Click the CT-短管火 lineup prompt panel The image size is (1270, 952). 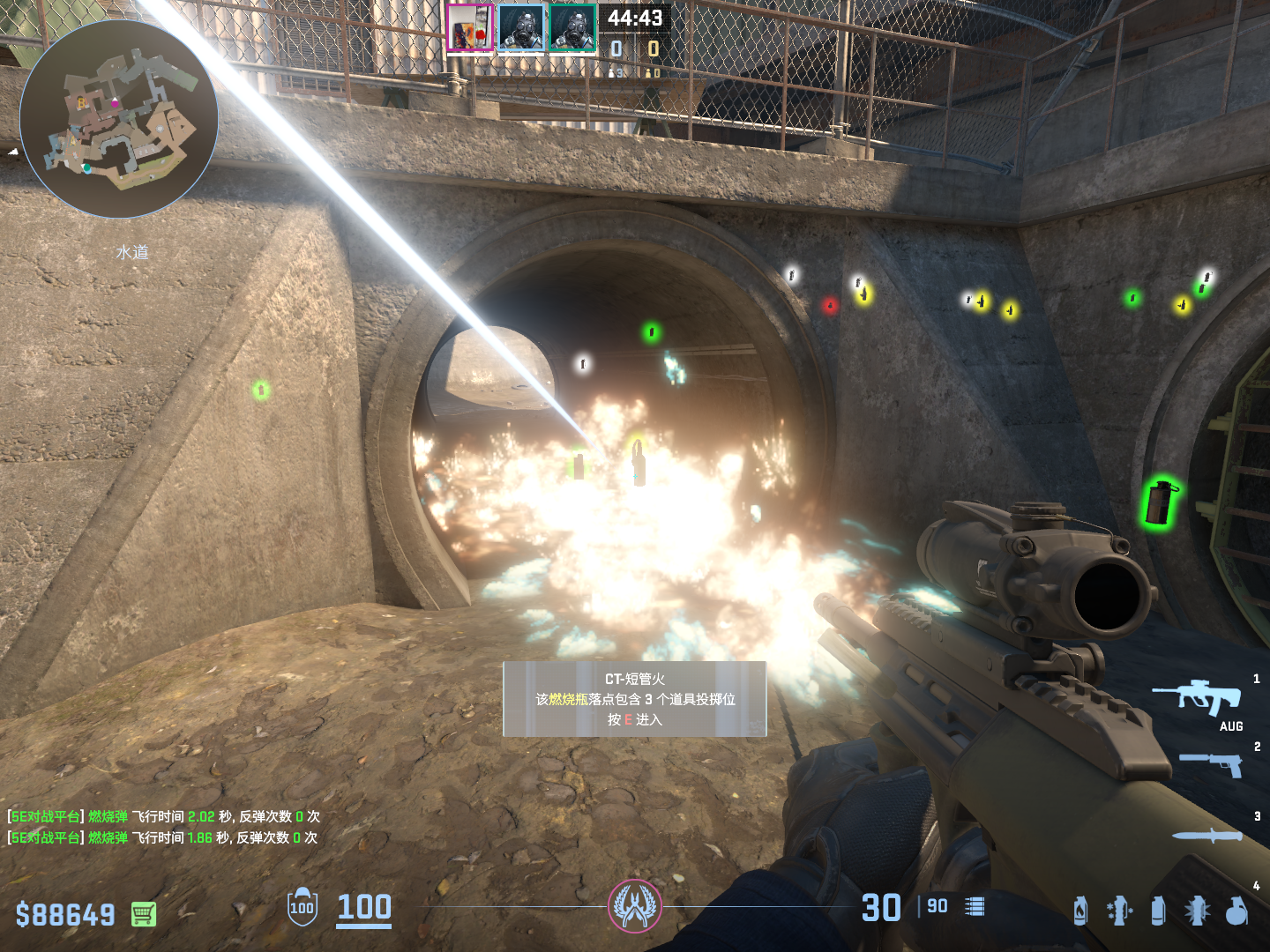634,699
